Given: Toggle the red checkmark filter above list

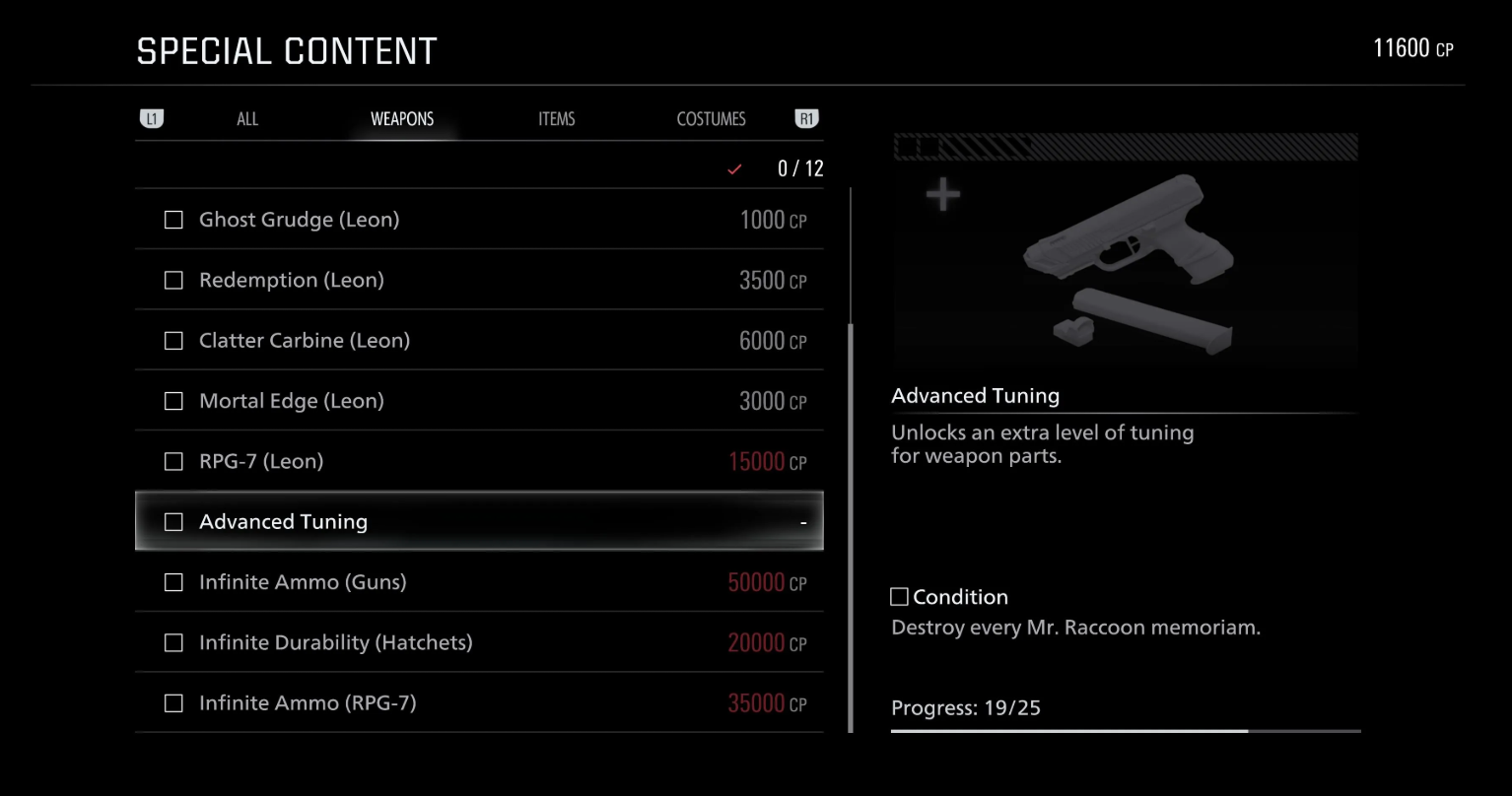Looking at the screenshot, I should [x=734, y=169].
